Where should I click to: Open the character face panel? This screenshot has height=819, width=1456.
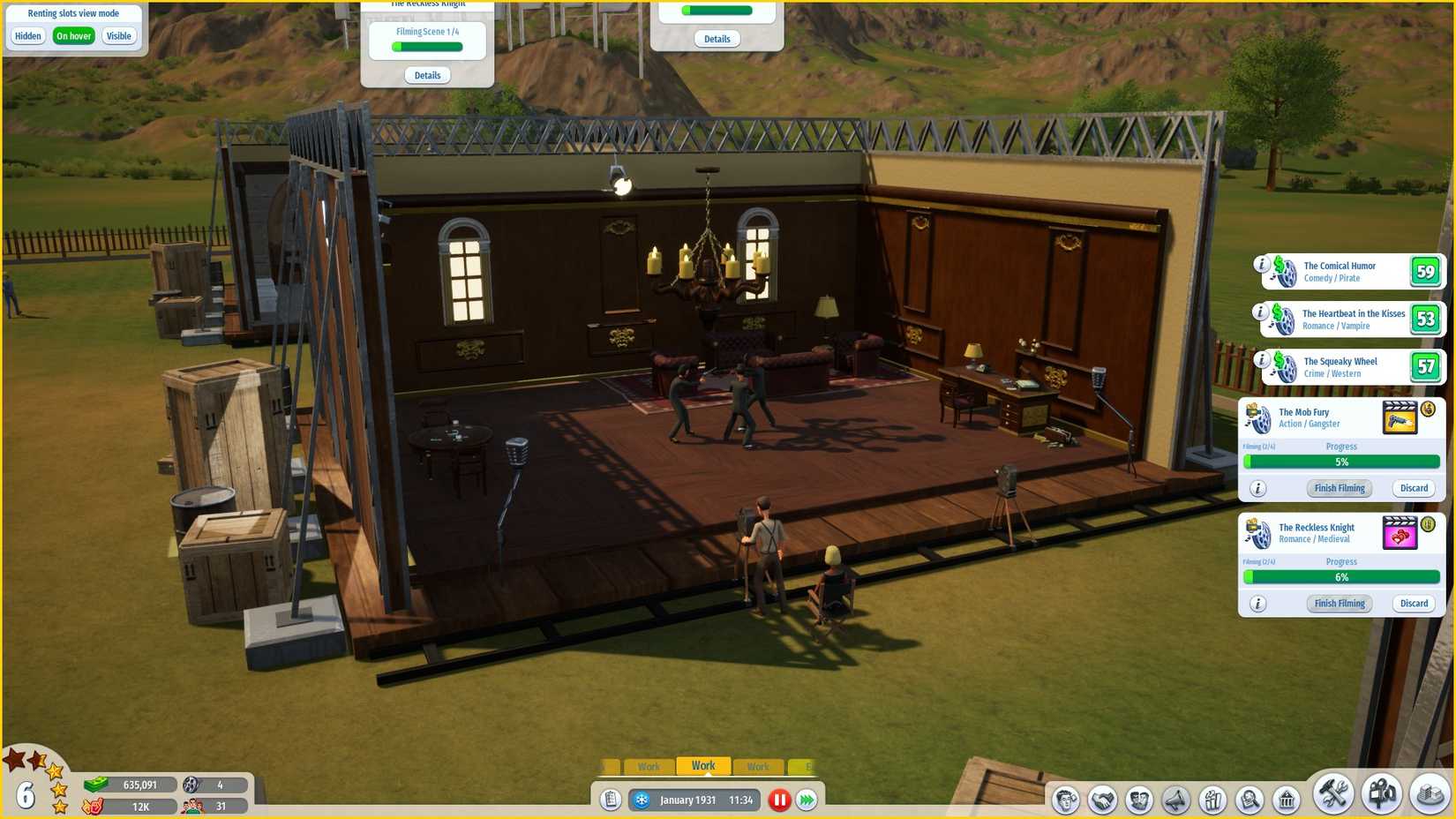pyautogui.click(x=1066, y=800)
